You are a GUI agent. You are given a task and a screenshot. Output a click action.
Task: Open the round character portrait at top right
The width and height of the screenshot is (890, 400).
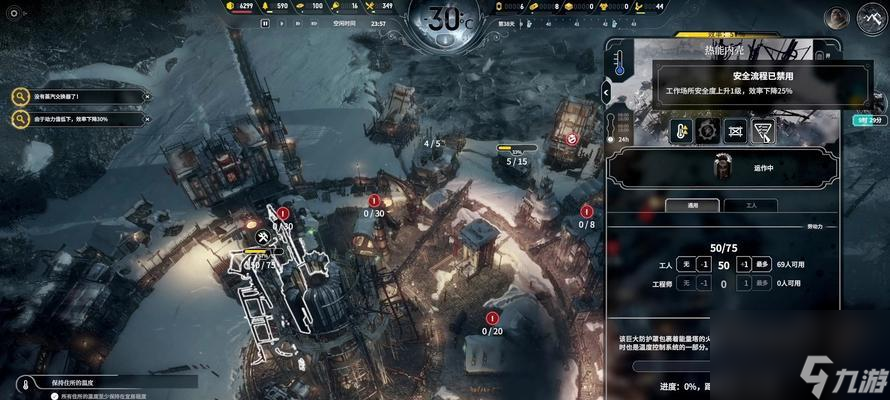[836, 17]
